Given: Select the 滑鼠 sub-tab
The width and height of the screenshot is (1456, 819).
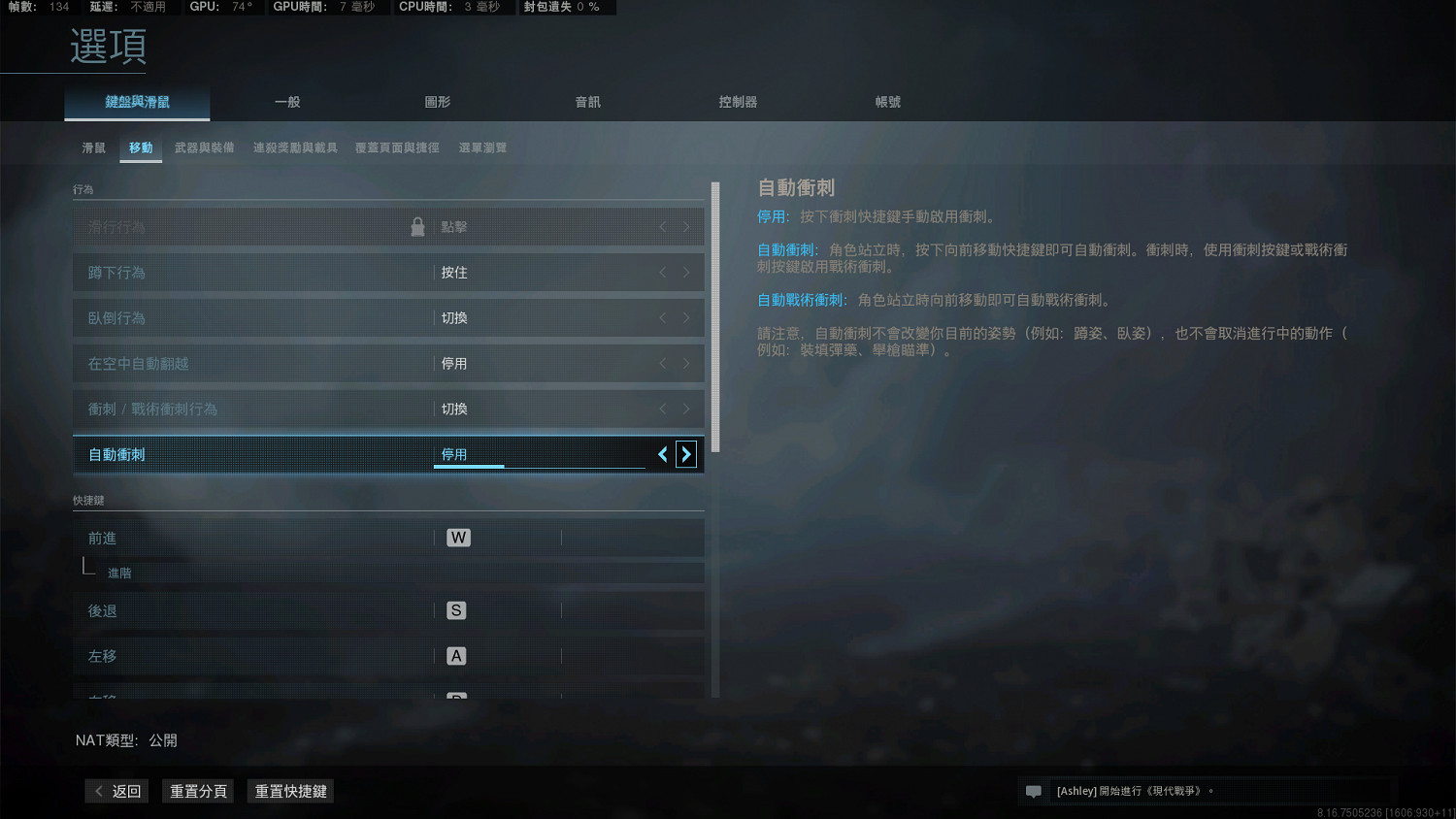Looking at the screenshot, I should (92, 147).
